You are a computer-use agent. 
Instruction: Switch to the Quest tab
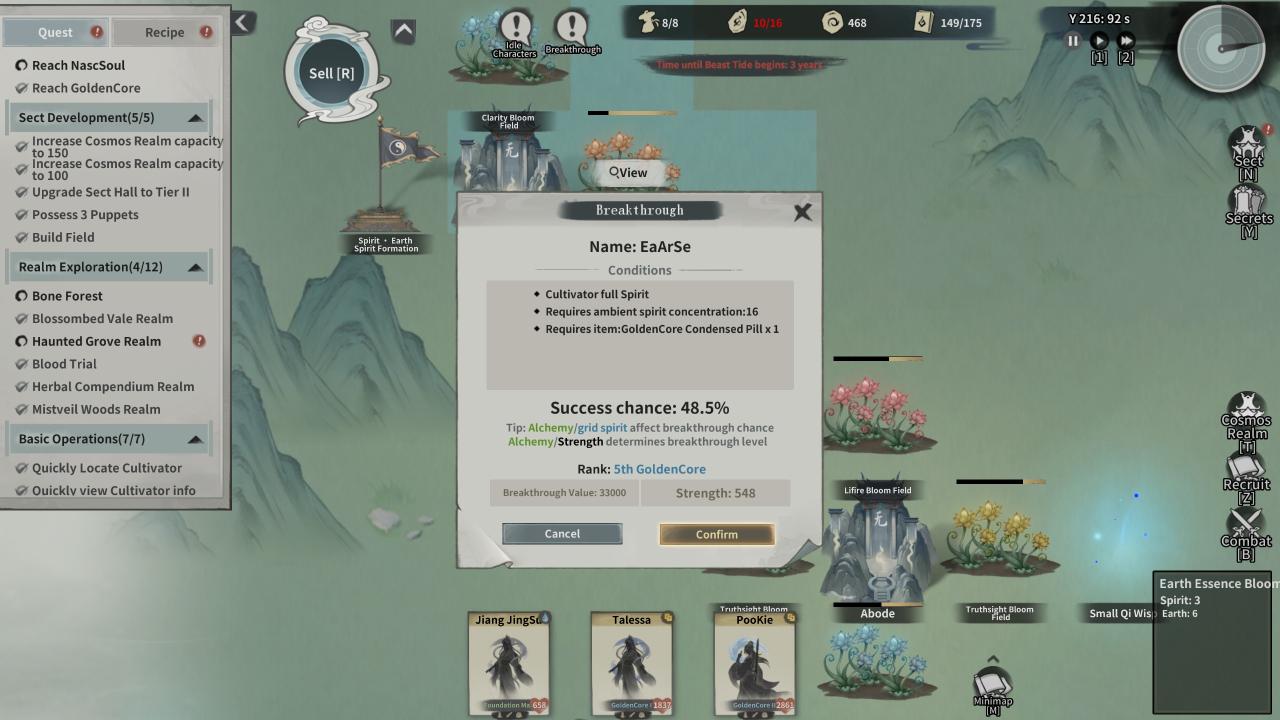tap(55, 32)
